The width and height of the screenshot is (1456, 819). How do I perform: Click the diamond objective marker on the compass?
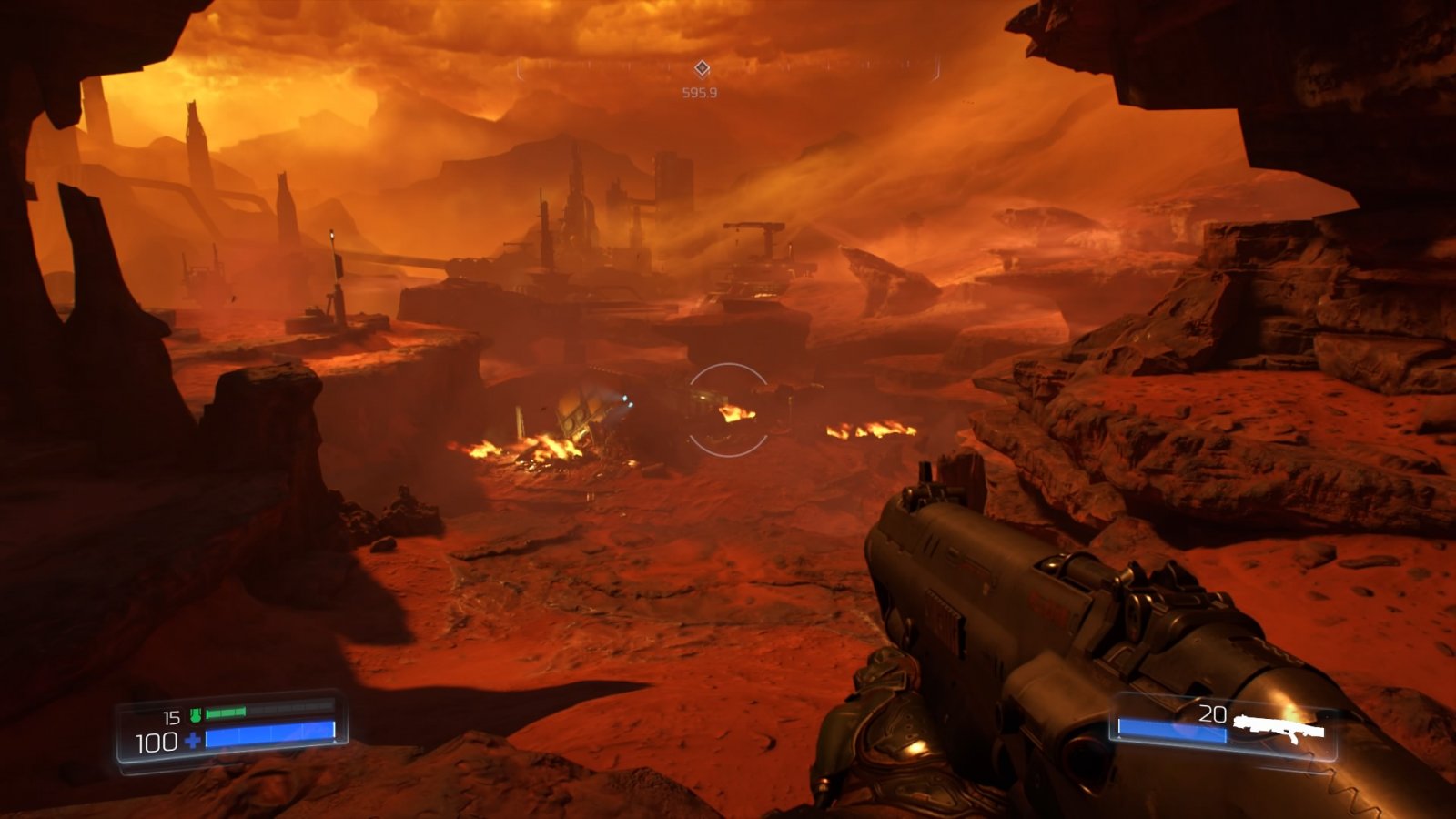tap(702, 69)
